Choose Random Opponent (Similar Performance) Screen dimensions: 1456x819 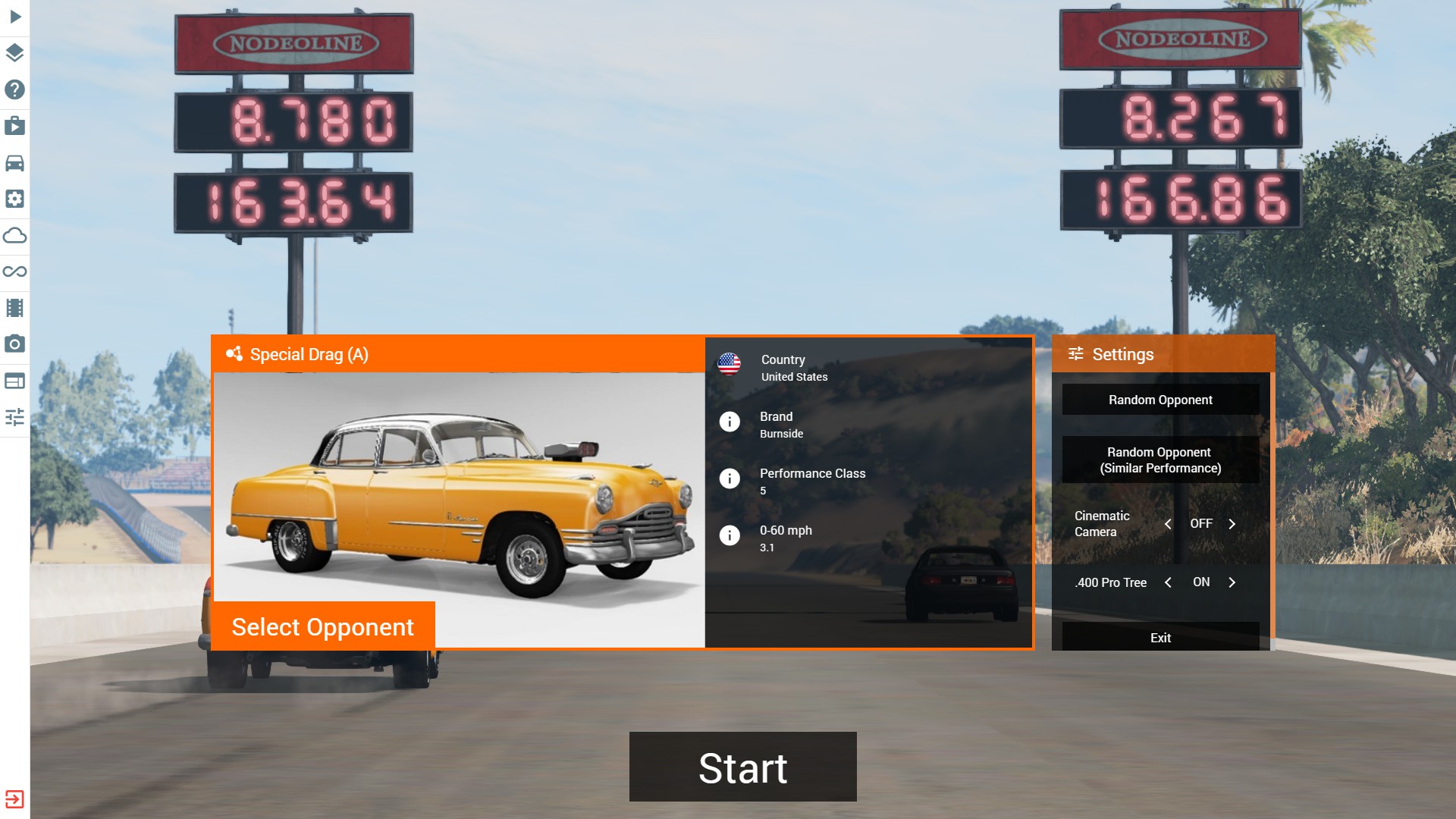point(1160,460)
